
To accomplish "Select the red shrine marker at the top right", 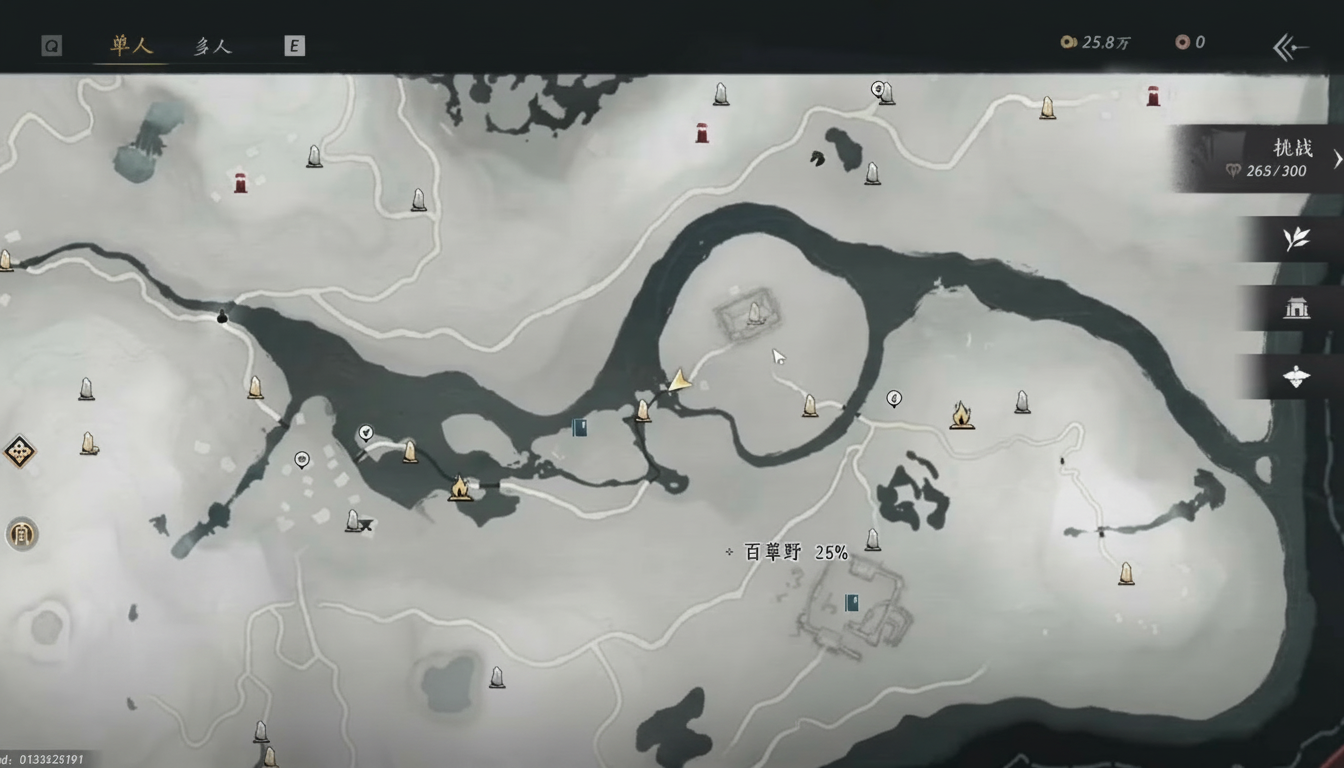I will (x=1153, y=96).
